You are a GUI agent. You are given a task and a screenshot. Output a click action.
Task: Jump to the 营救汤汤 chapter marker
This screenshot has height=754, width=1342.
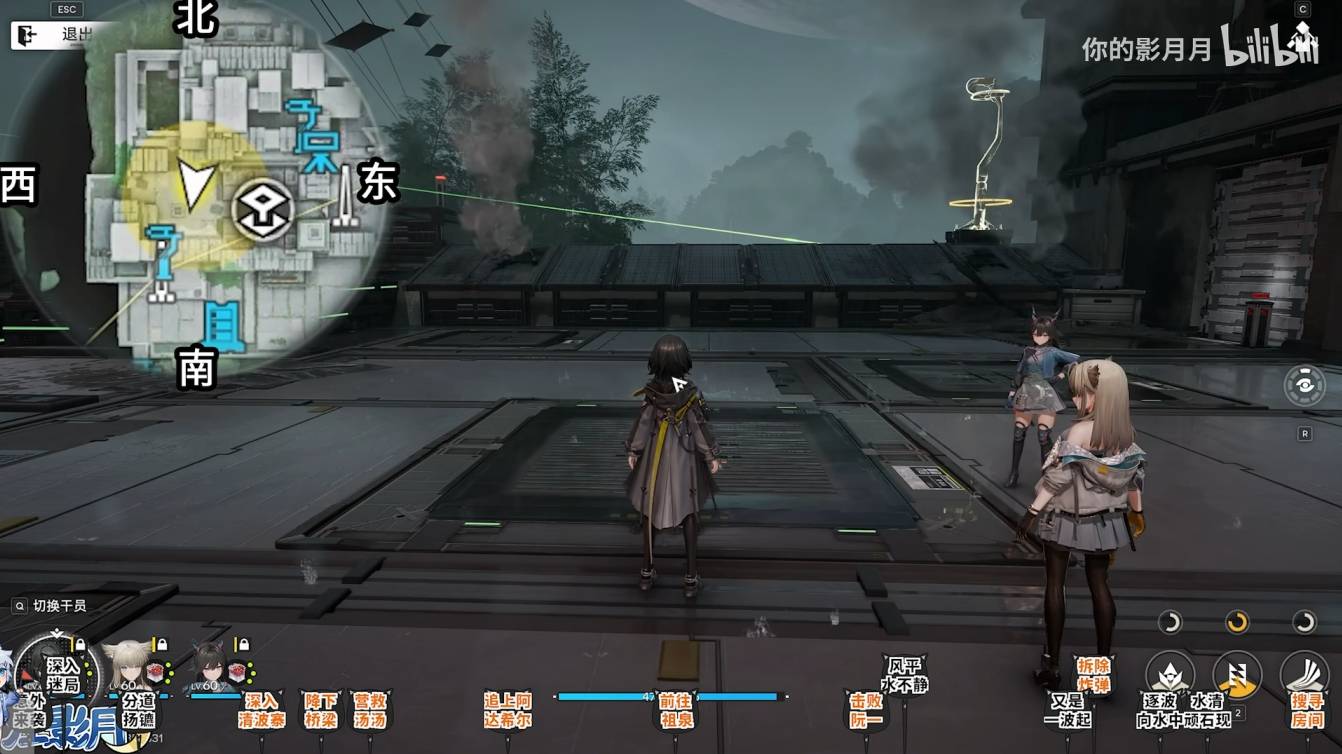370,710
